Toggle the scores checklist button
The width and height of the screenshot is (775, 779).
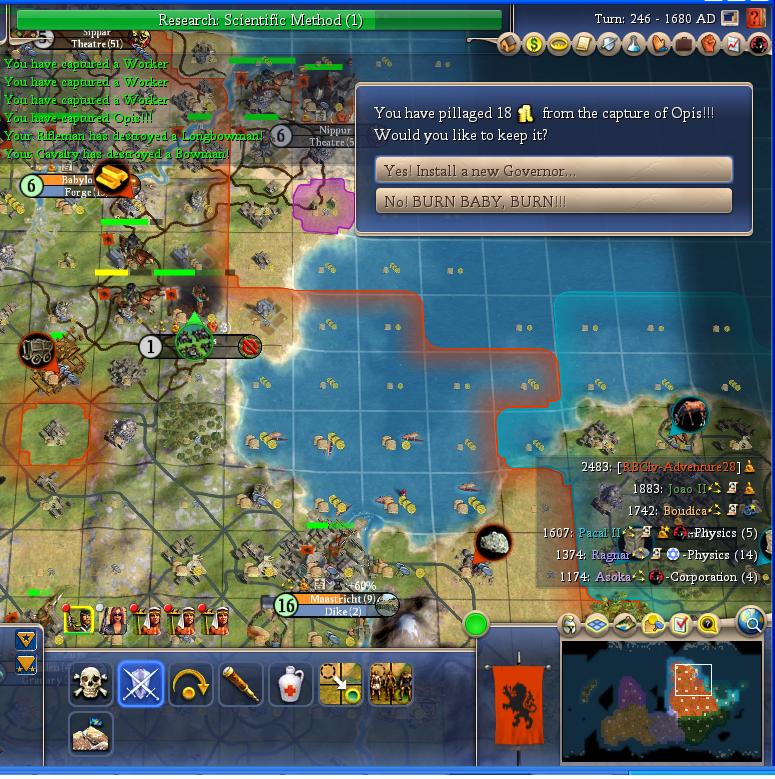pos(681,625)
